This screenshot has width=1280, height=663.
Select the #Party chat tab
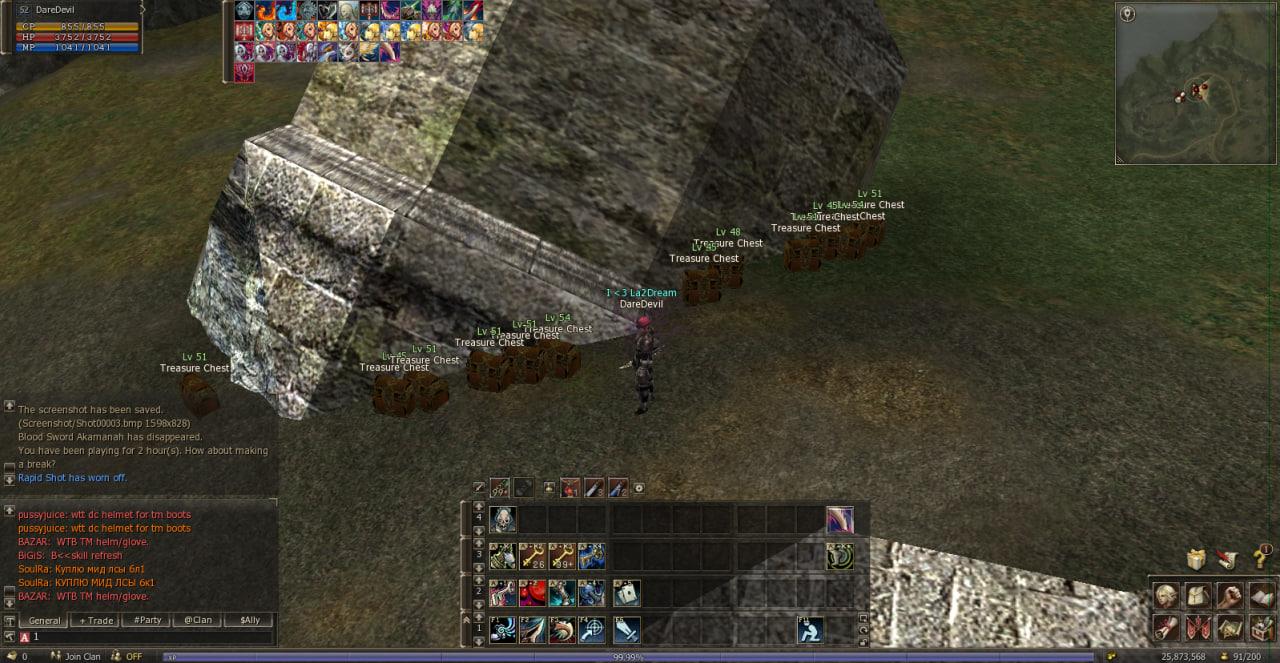pyautogui.click(x=147, y=621)
